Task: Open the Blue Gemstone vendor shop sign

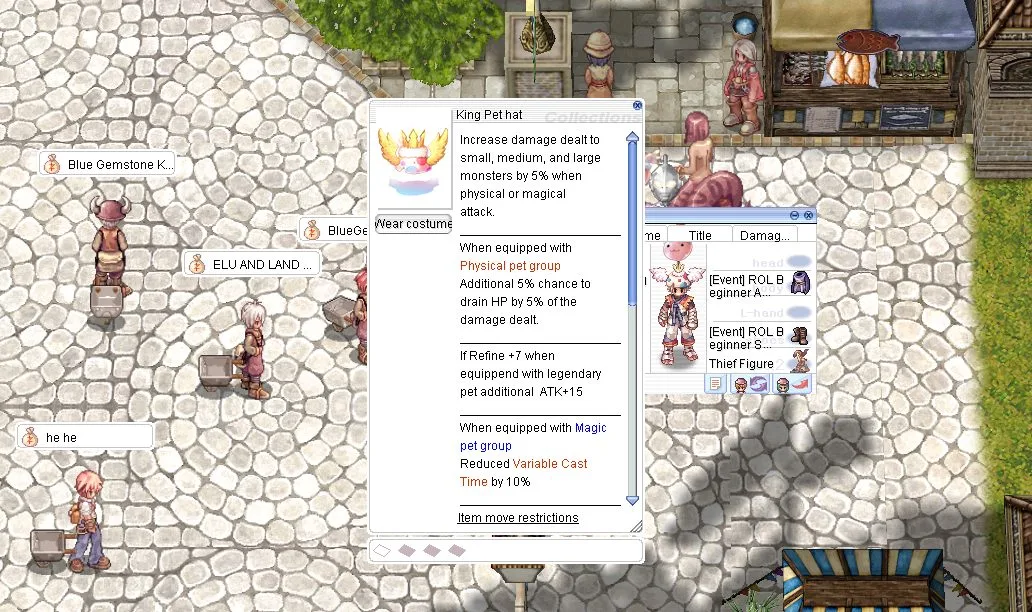Action: tap(108, 165)
